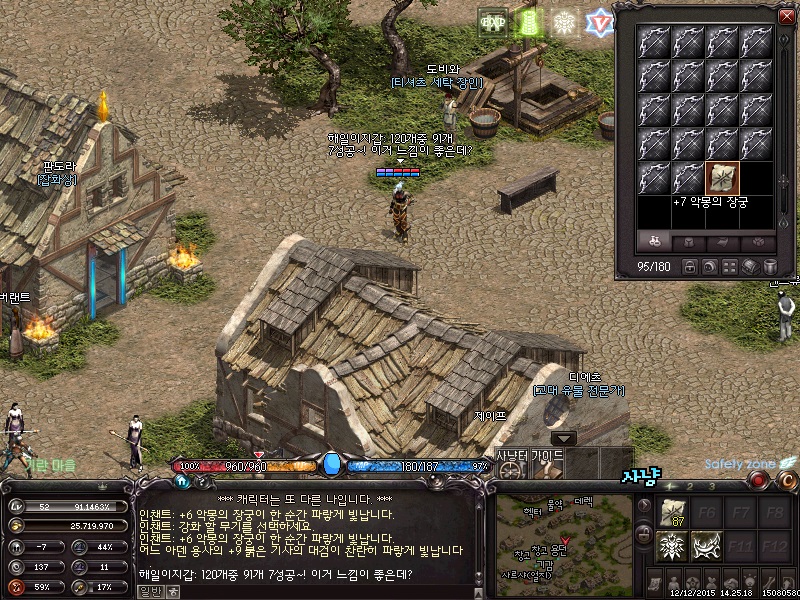The image size is (800, 600).
Task: Activate the horned crest skill slot
Action: point(708,546)
